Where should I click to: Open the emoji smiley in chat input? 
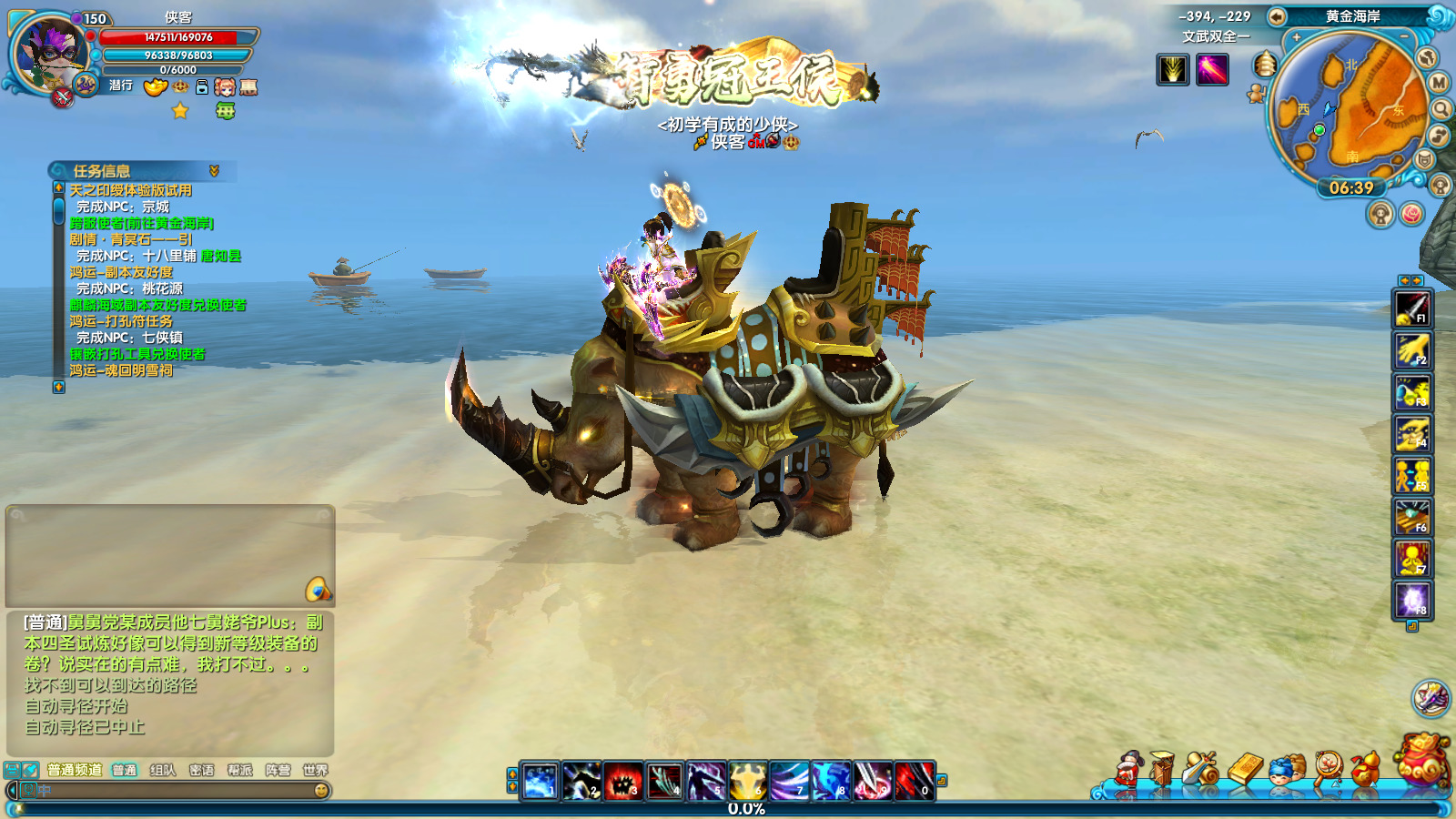321,791
